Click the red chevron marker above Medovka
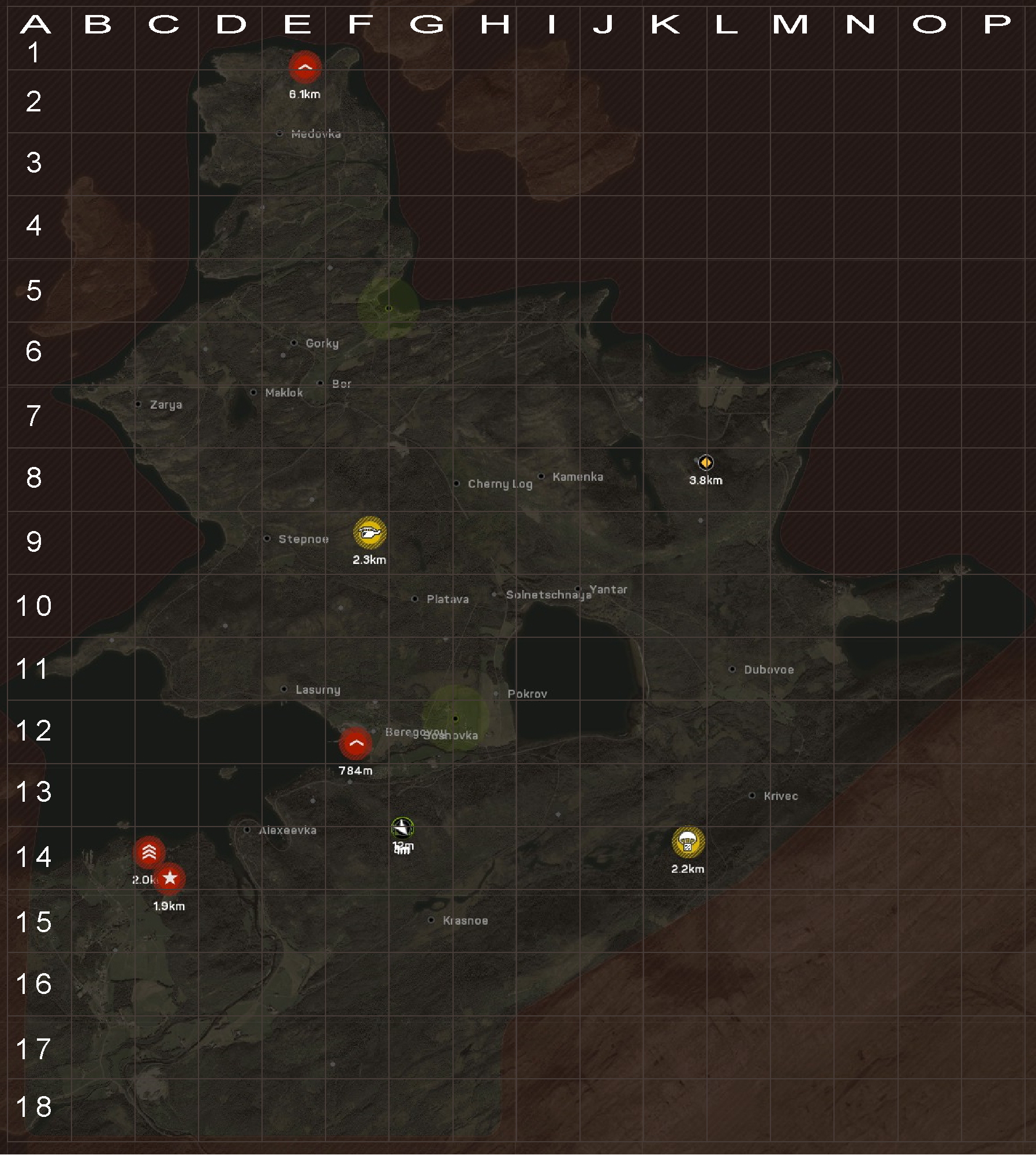 coord(305,66)
